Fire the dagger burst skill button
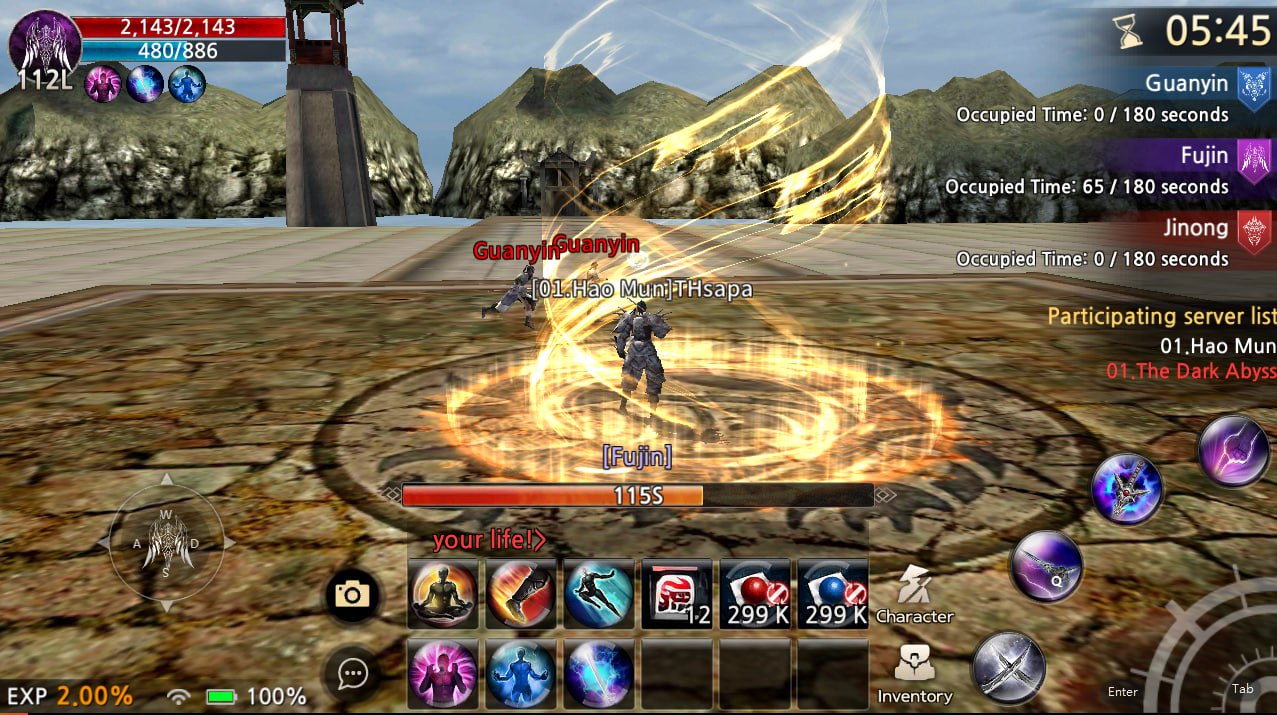 point(1127,489)
